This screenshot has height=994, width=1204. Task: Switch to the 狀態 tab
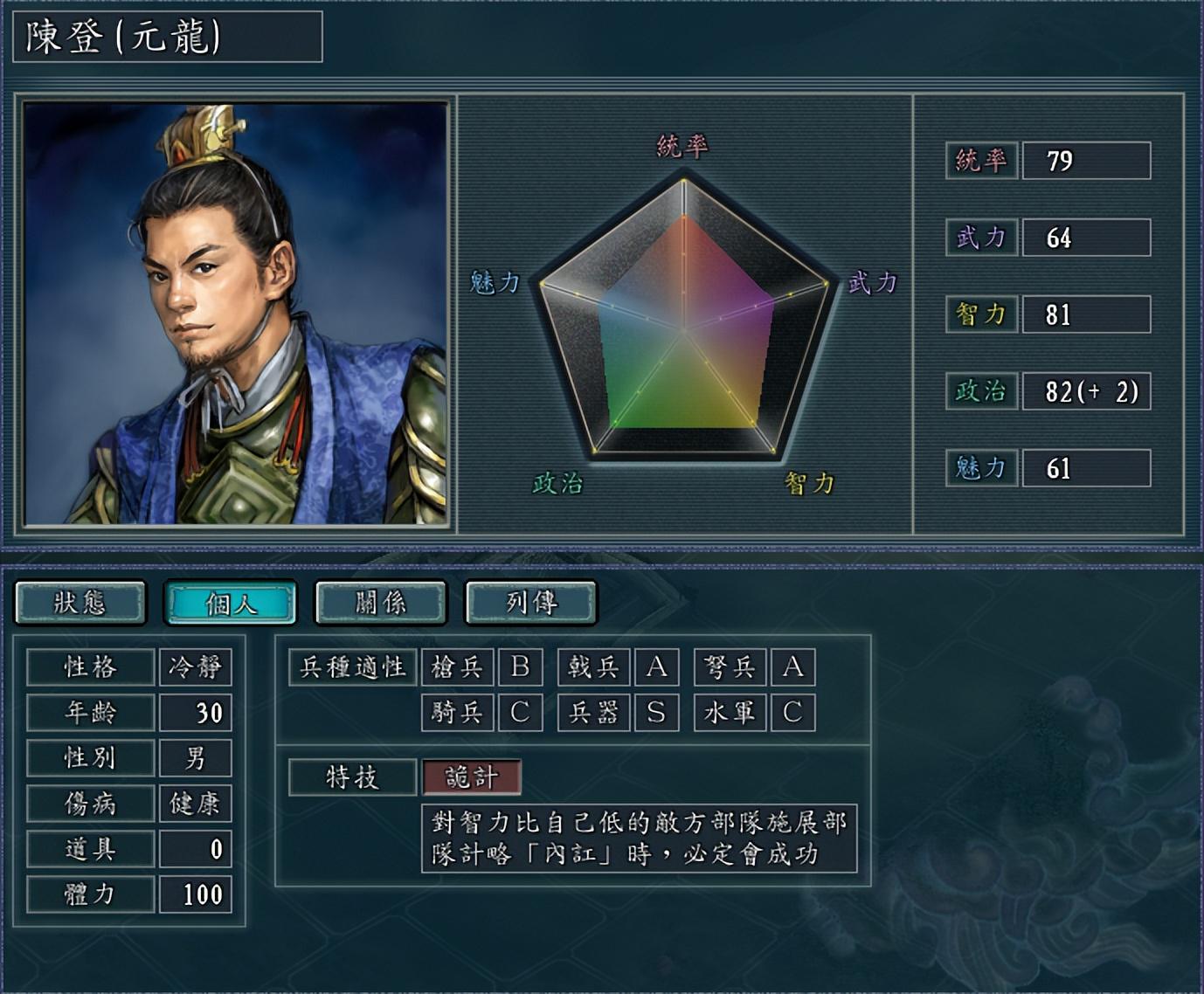(x=80, y=603)
